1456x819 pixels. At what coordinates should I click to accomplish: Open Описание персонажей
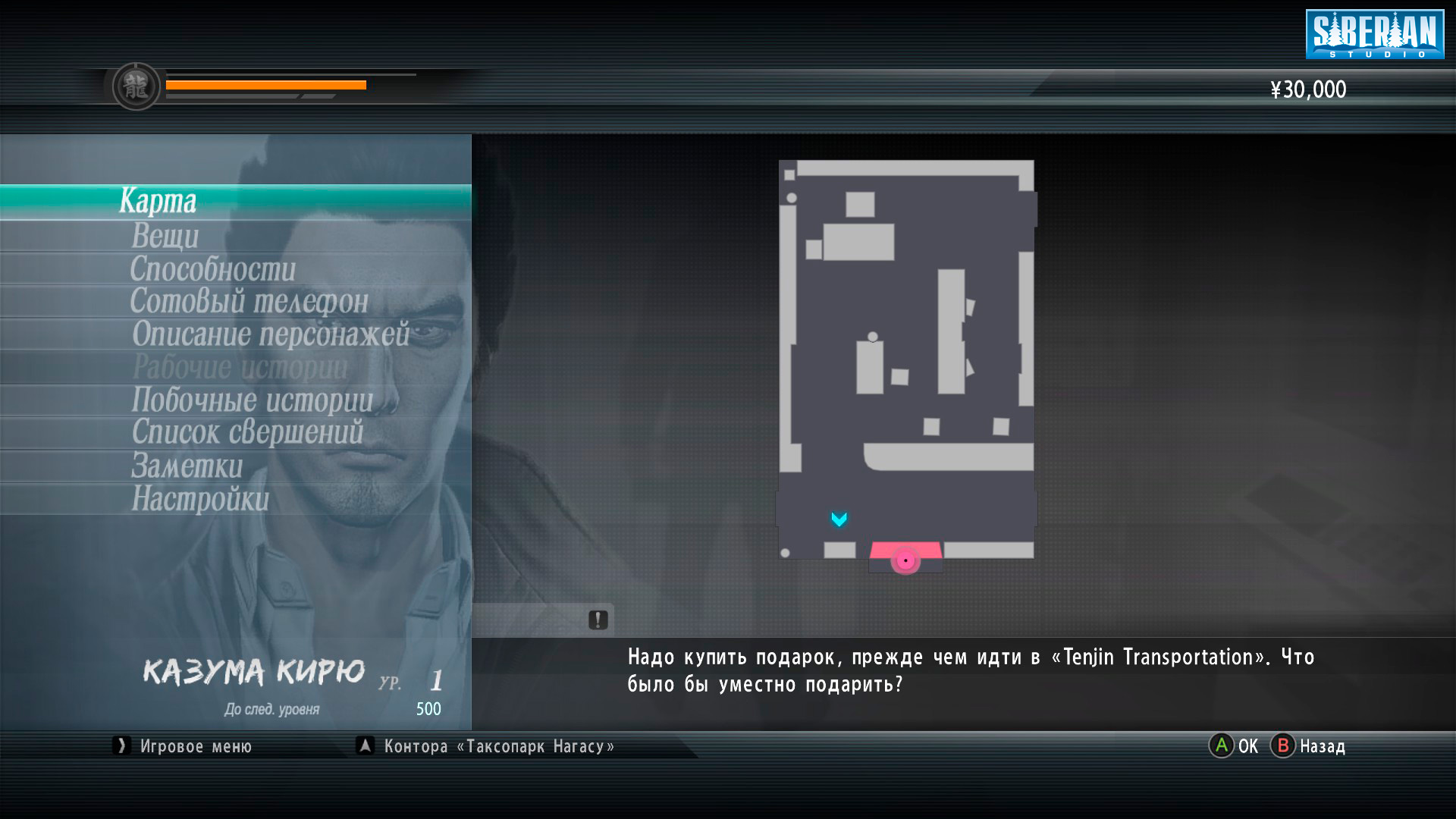pyautogui.click(x=270, y=334)
